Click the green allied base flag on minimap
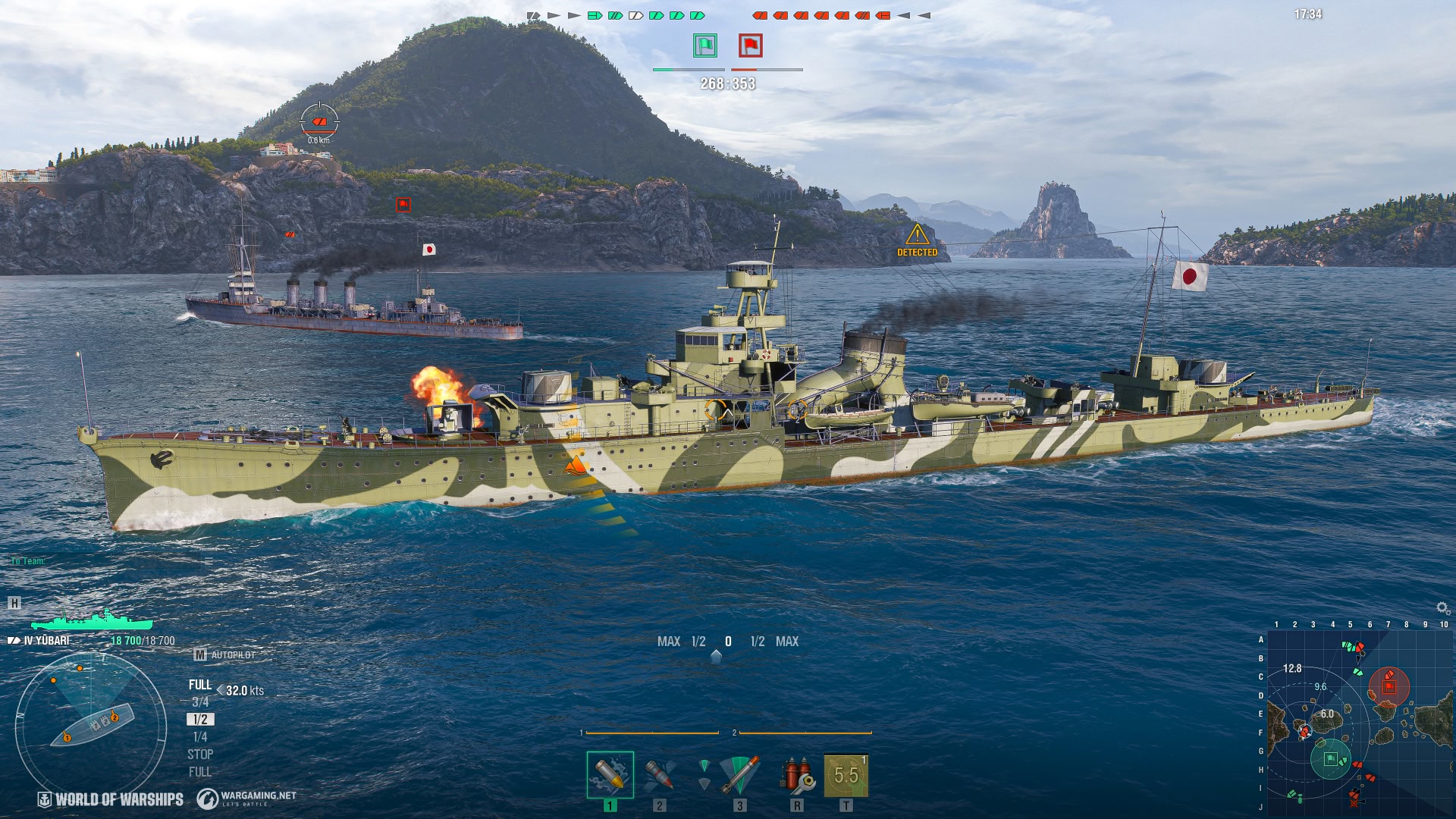This screenshot has height=819, width=1456. coord(1330,759)
